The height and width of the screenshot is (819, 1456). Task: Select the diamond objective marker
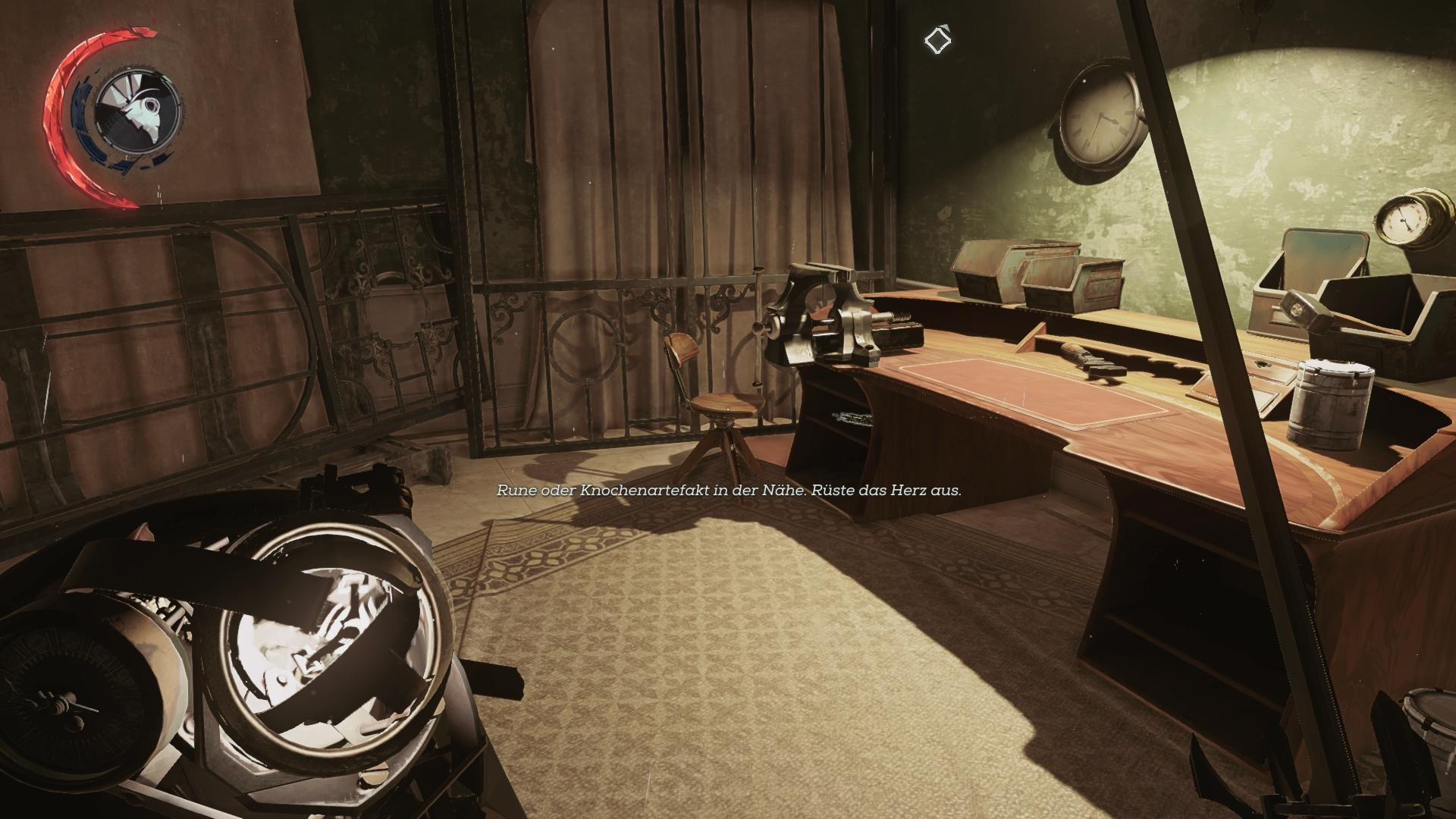(938, 39)
